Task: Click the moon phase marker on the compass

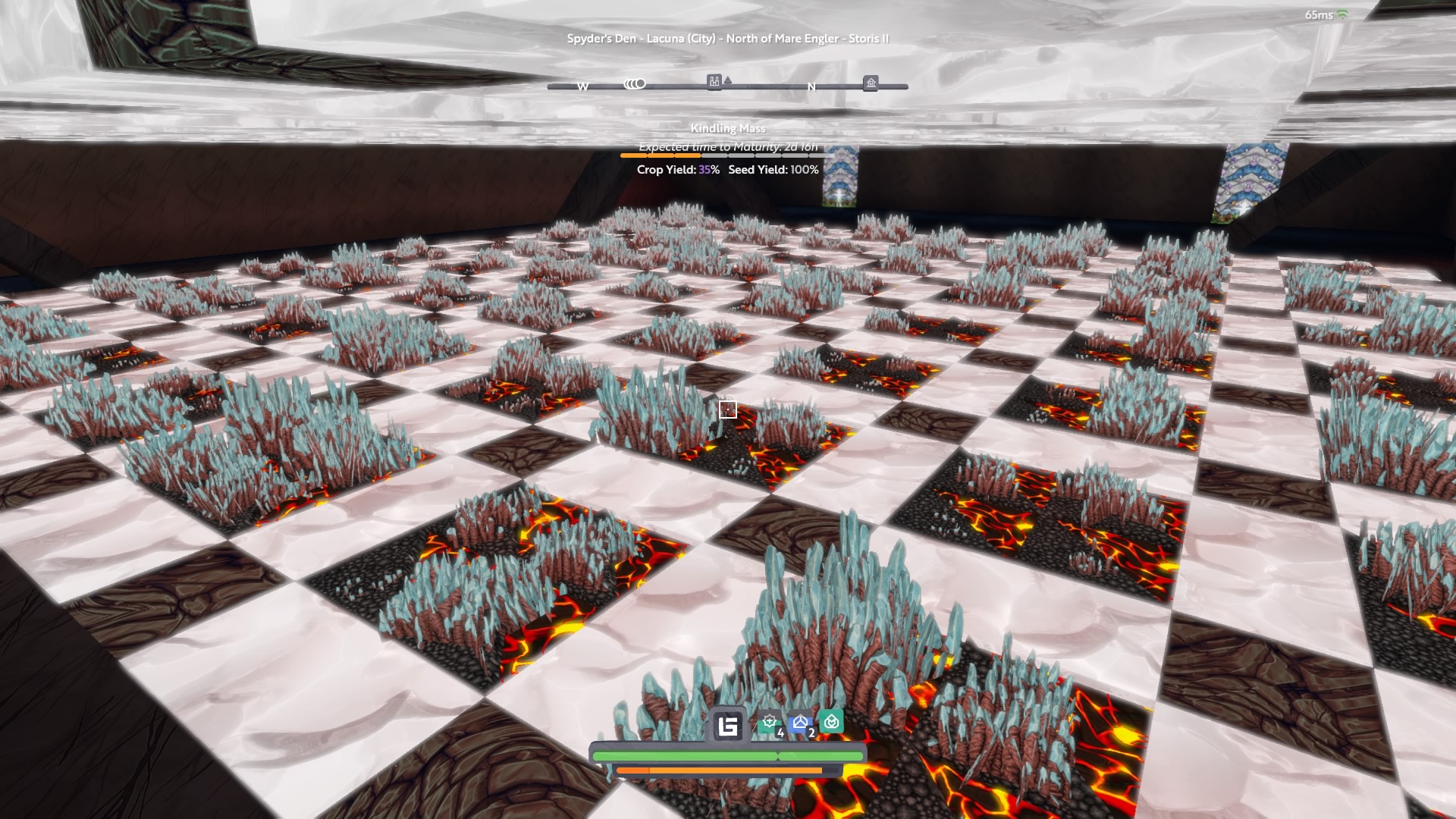Action: [x=635, y=83]
